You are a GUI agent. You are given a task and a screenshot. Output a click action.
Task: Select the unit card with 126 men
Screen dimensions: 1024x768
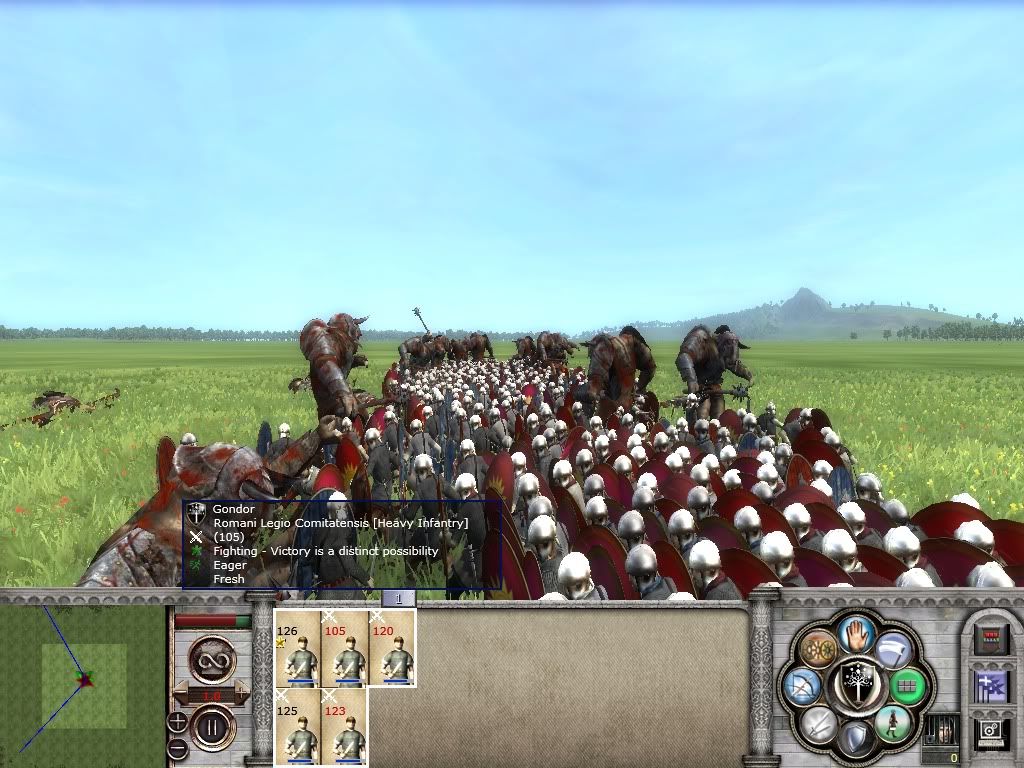click(x=298, y=648)
